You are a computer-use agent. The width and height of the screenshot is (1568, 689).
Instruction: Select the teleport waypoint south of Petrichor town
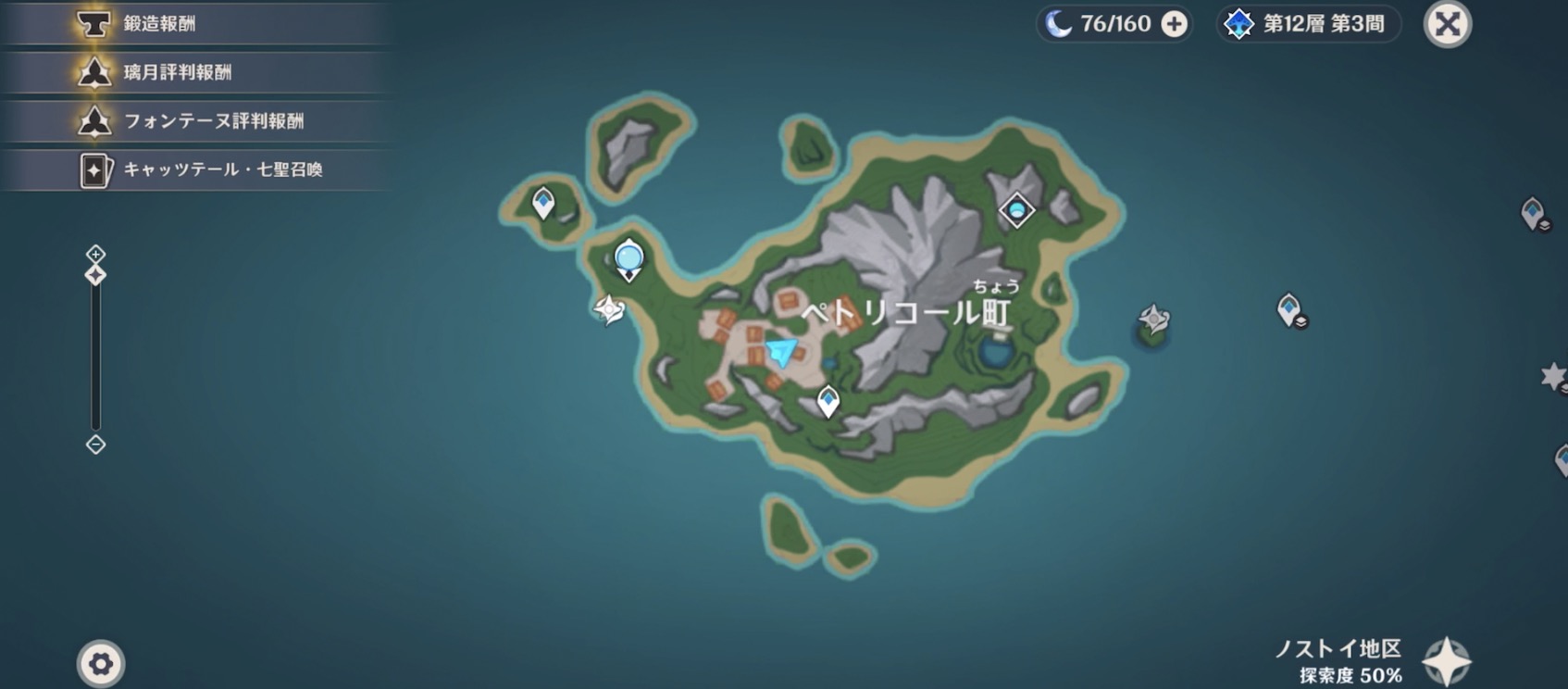pos(828,400)
